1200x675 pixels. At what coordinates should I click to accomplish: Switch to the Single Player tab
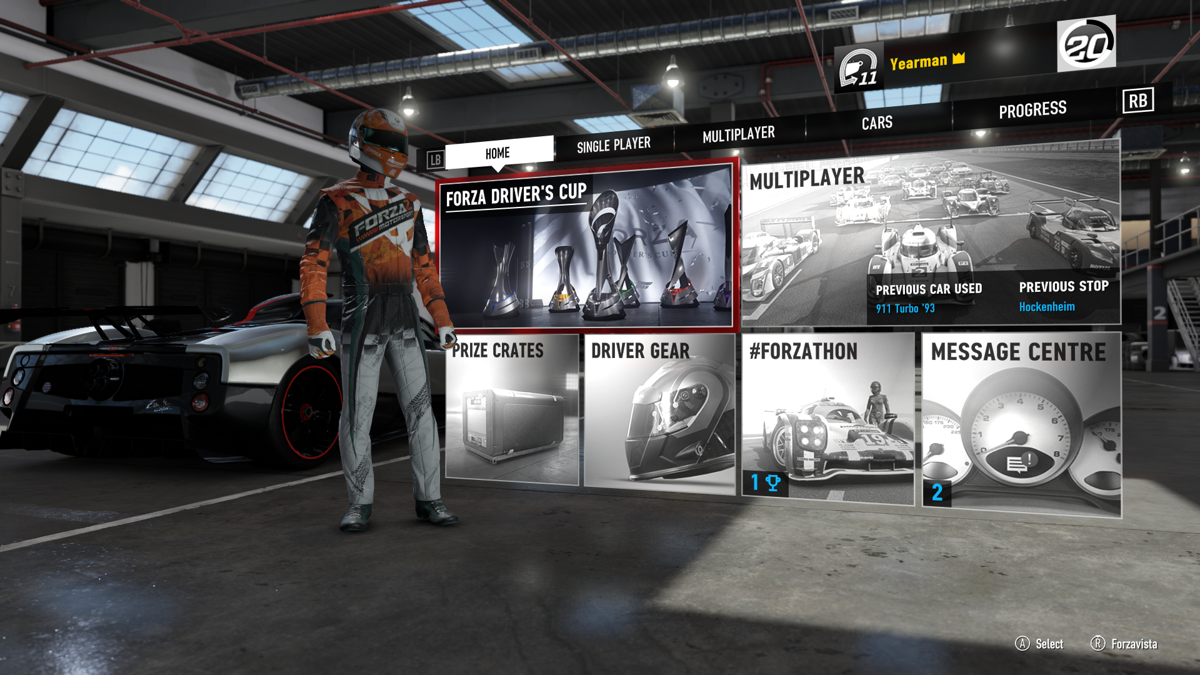tap(613, 145)
